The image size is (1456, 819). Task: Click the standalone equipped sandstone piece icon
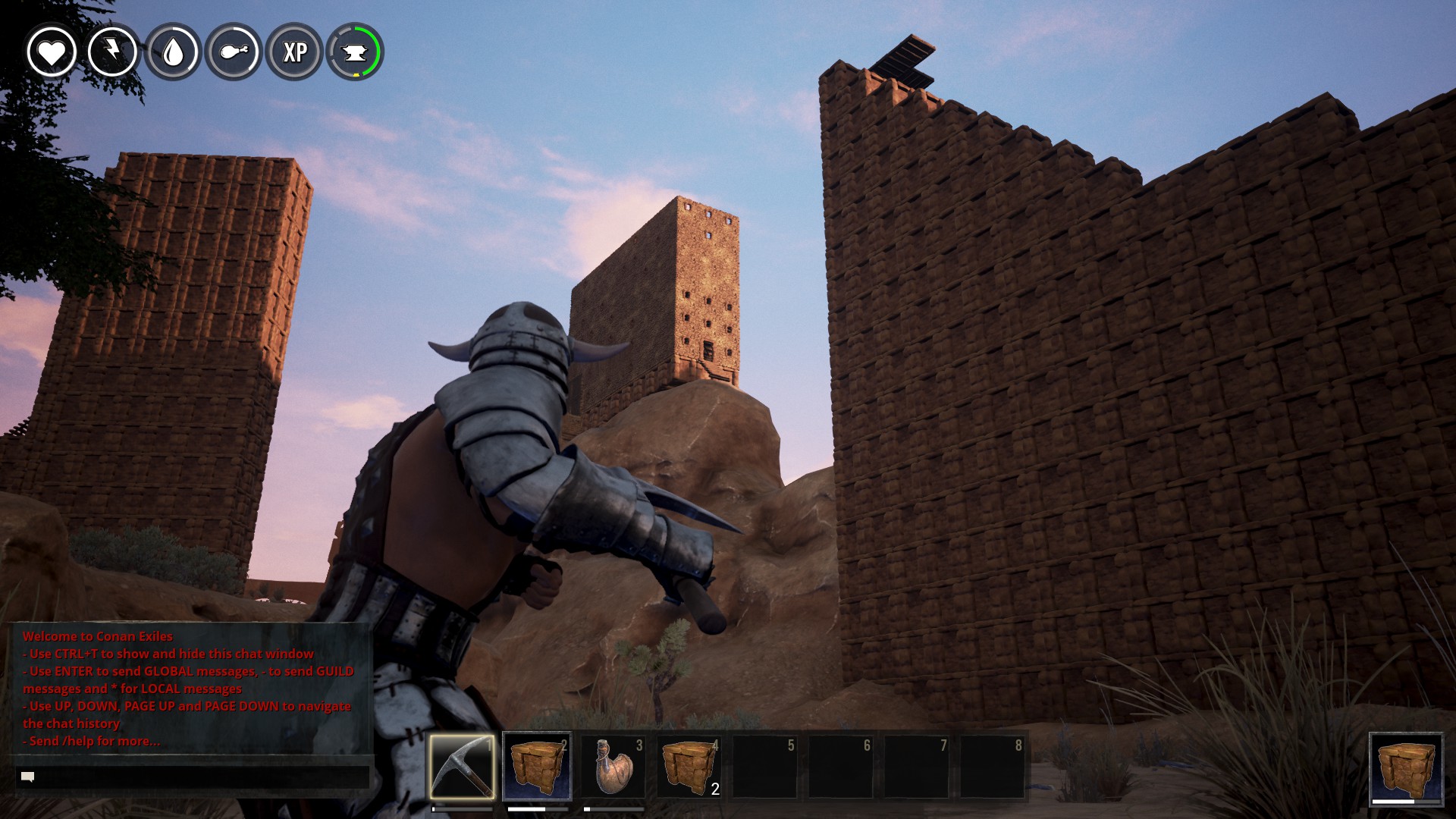tap(1406, 767)
